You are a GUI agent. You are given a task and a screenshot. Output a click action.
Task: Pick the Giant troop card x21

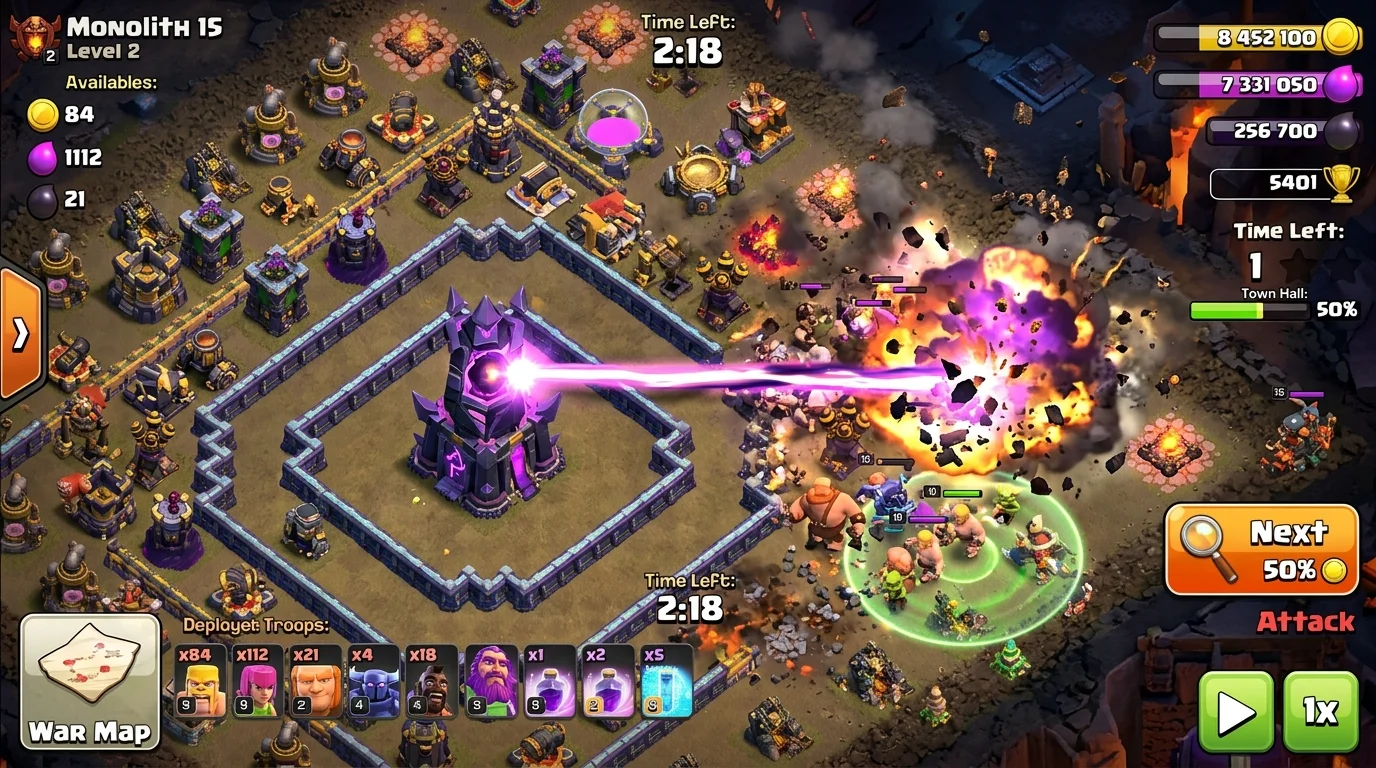pyautogui.click(x=316, y=681)
